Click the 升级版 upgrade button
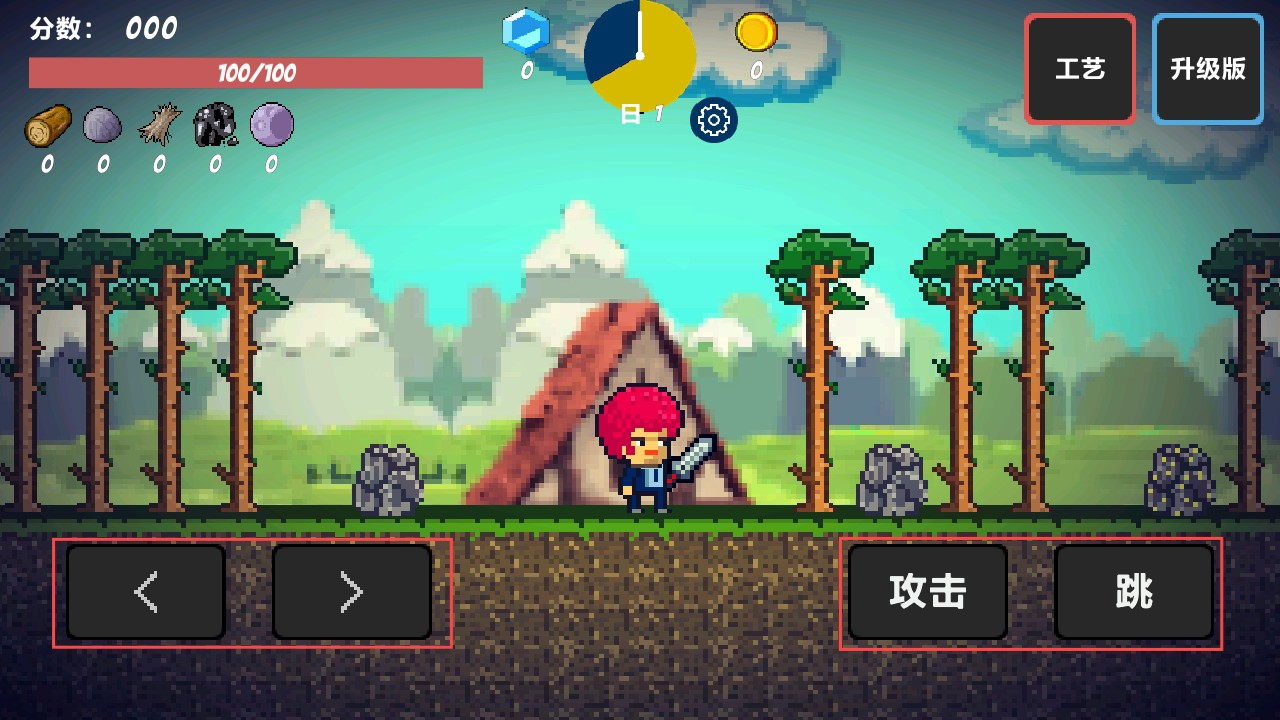Image resolution: width=1280 pixels, height=720 pixels. point(1207,68)
